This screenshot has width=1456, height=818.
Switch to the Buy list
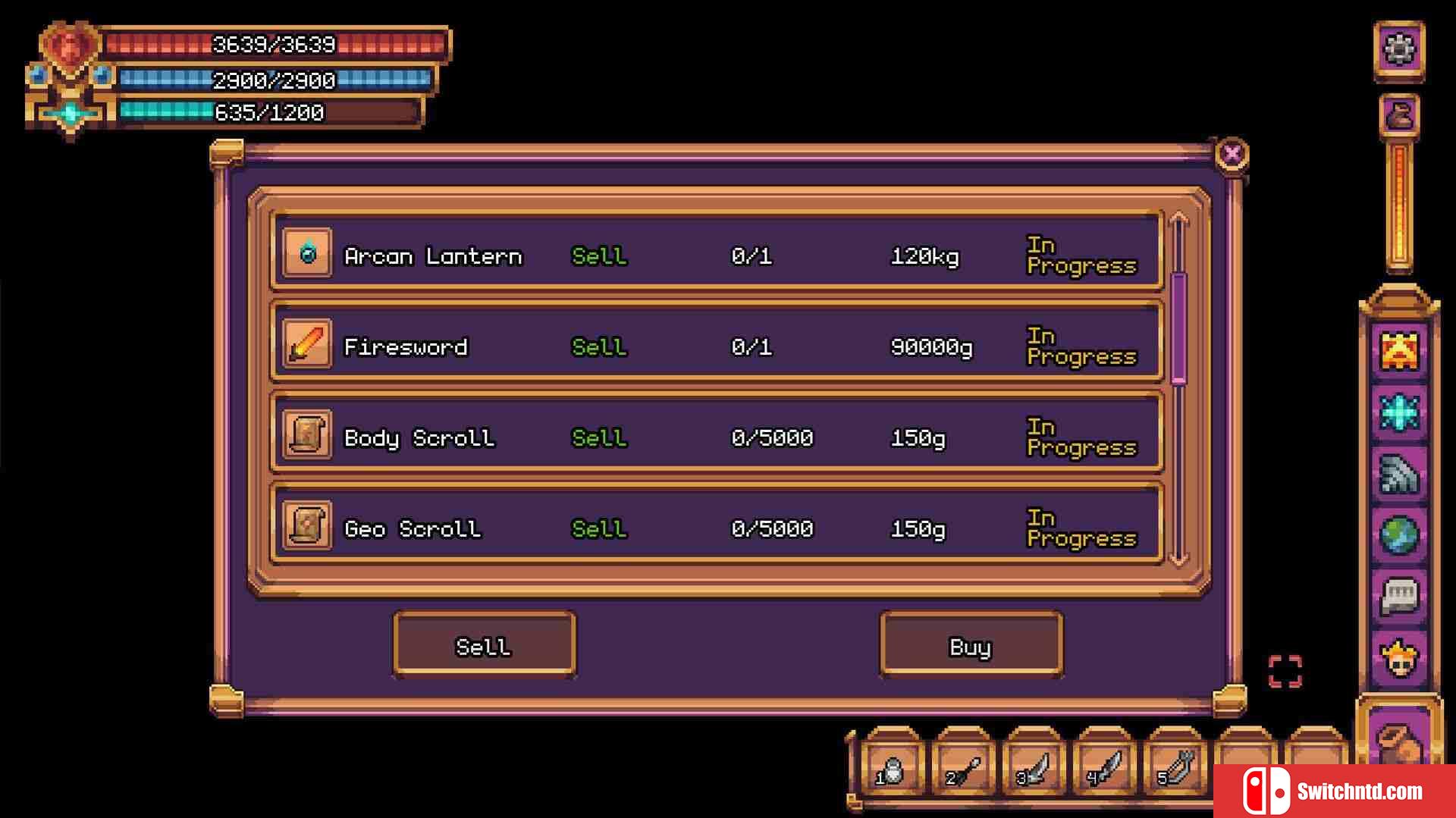pyautogui.click(x=971, y=646)
